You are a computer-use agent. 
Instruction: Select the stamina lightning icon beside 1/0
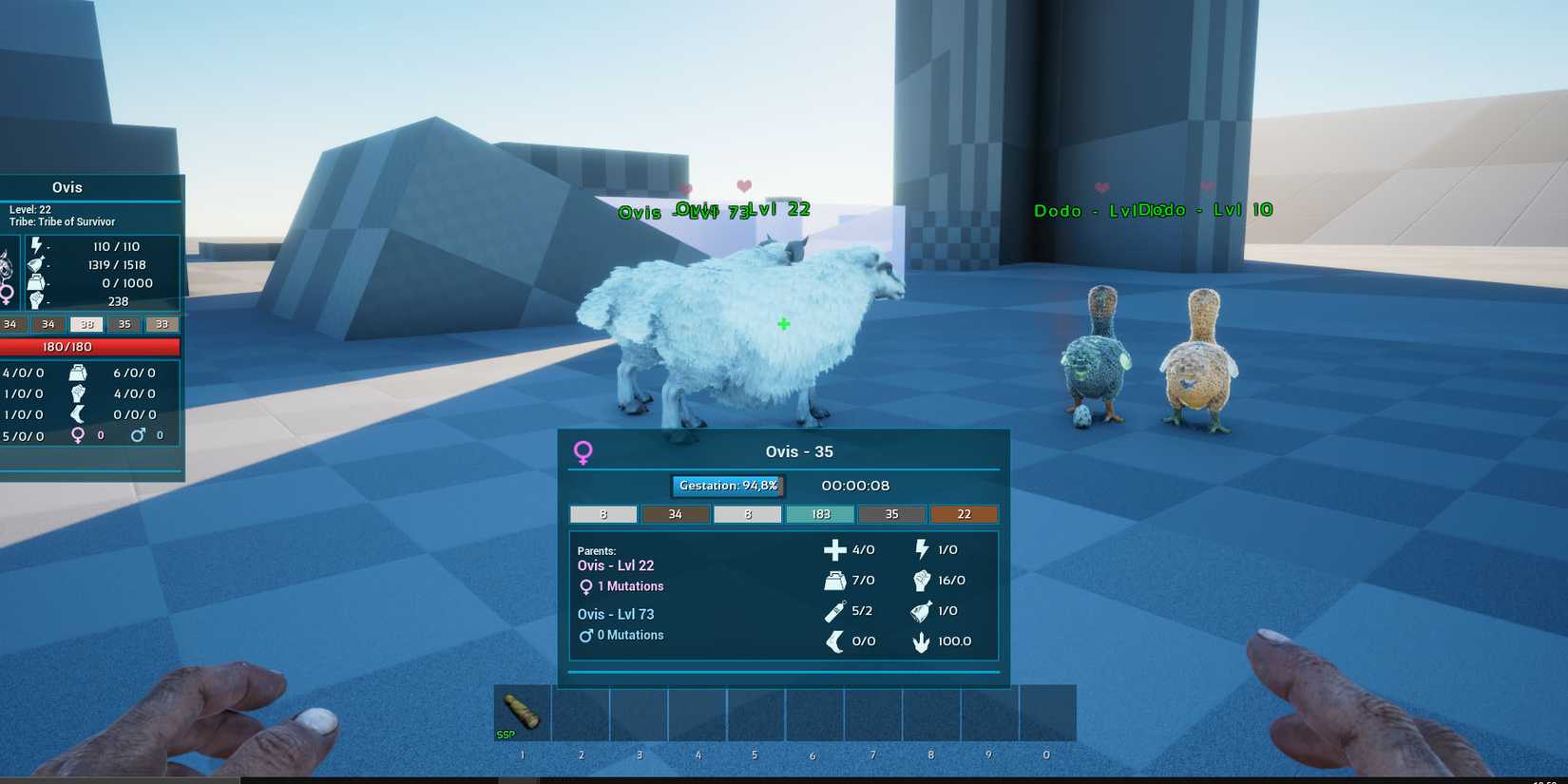pos(921,548)
